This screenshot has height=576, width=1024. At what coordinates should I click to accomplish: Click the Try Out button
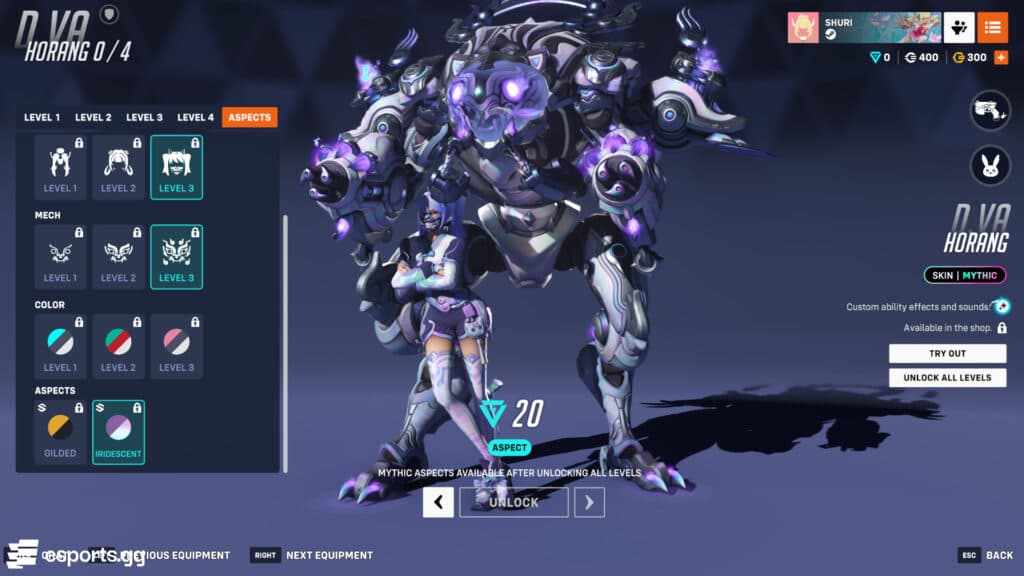[947, 354]
